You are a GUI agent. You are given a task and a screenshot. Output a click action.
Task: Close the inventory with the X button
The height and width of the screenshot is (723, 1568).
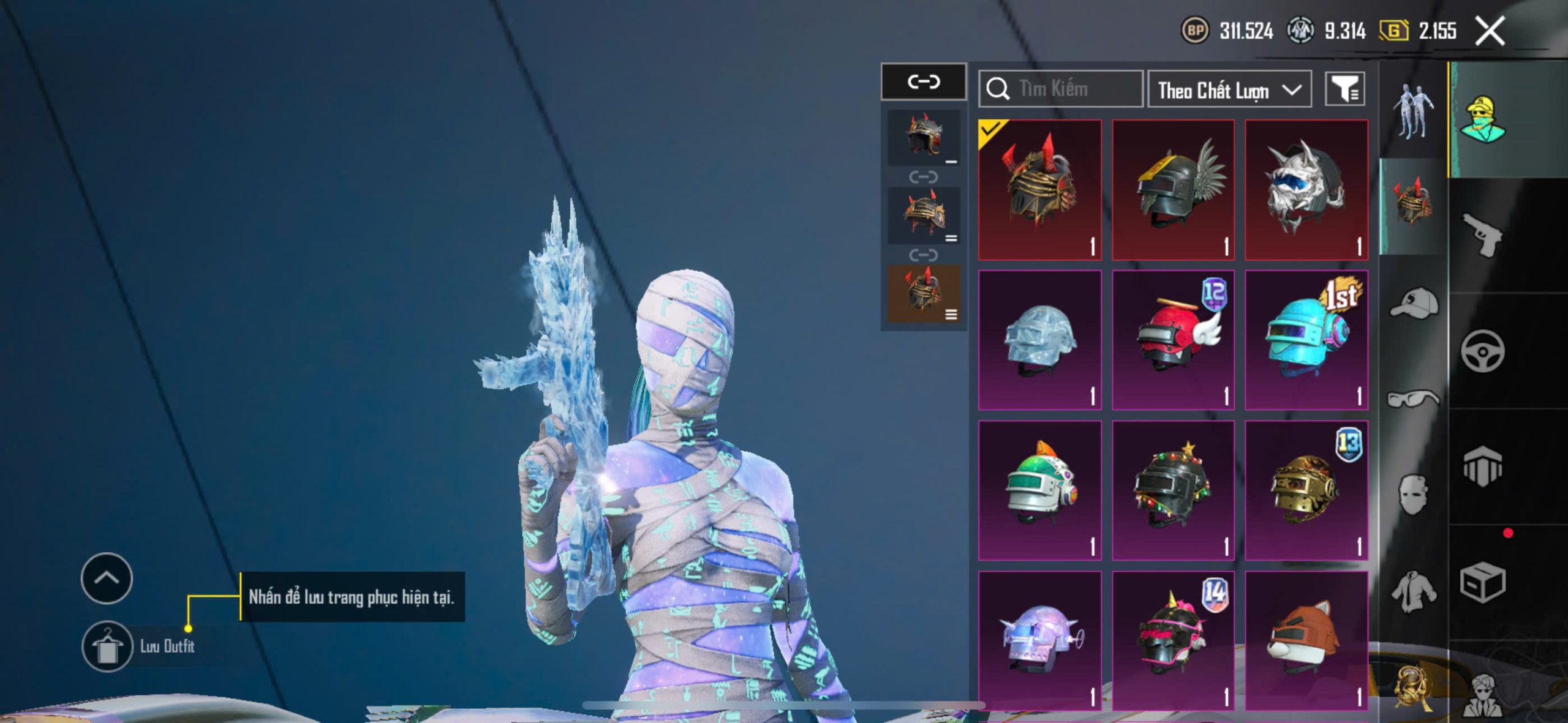coord(1490,31)
